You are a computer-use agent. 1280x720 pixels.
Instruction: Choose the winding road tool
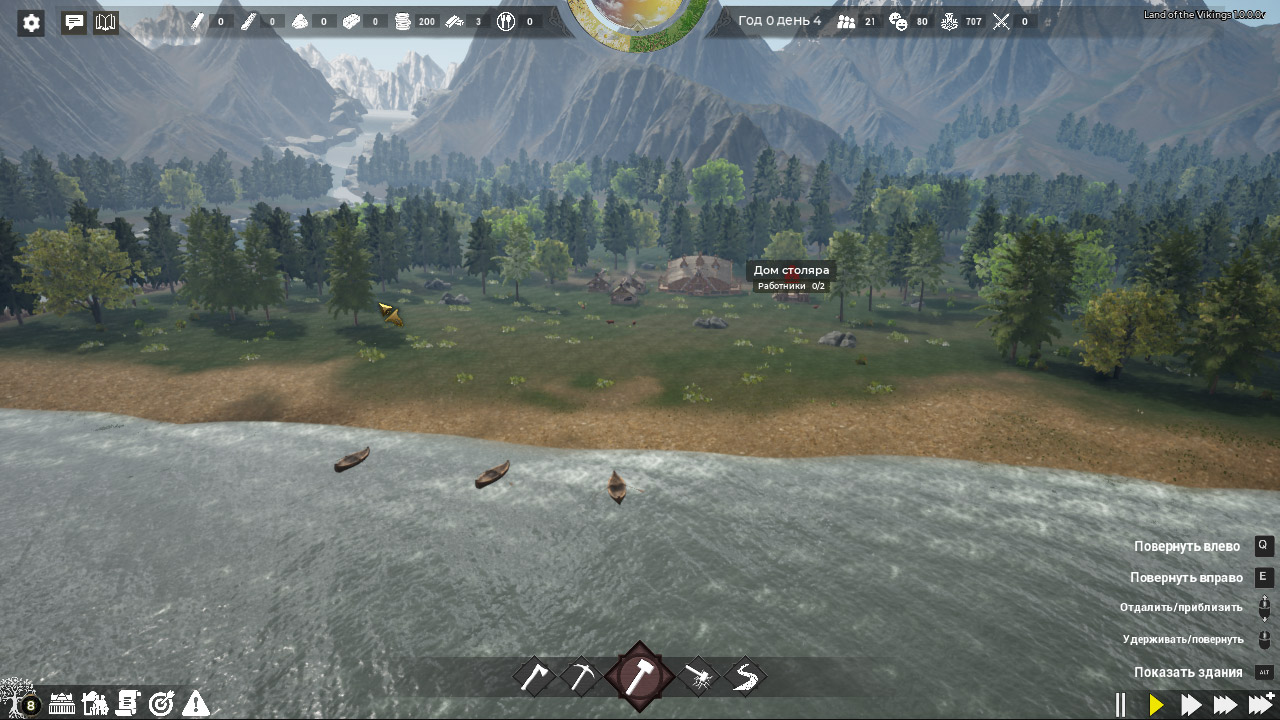(x=745, y=677)
